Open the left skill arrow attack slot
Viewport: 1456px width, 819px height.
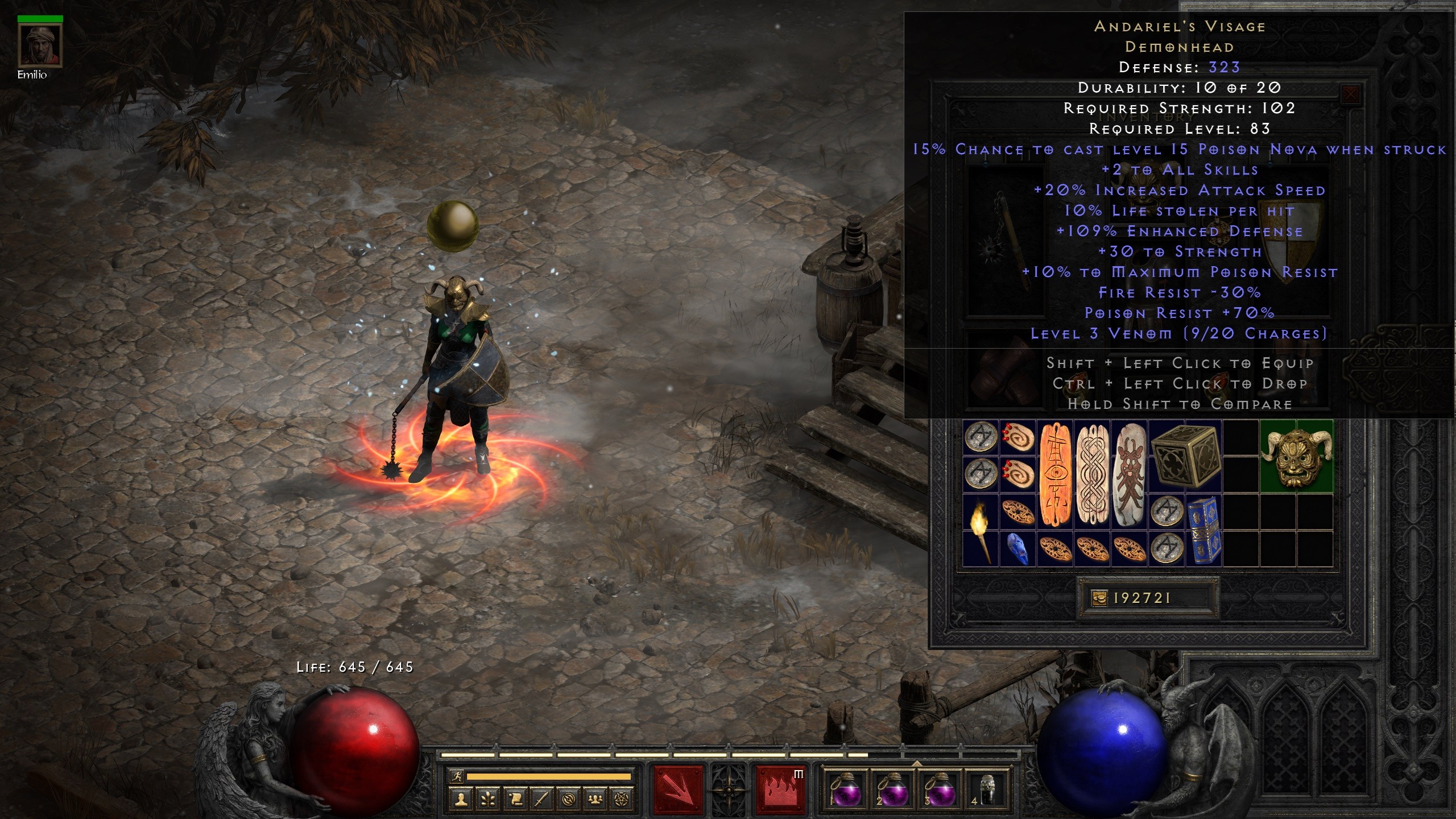coord(678,791)
